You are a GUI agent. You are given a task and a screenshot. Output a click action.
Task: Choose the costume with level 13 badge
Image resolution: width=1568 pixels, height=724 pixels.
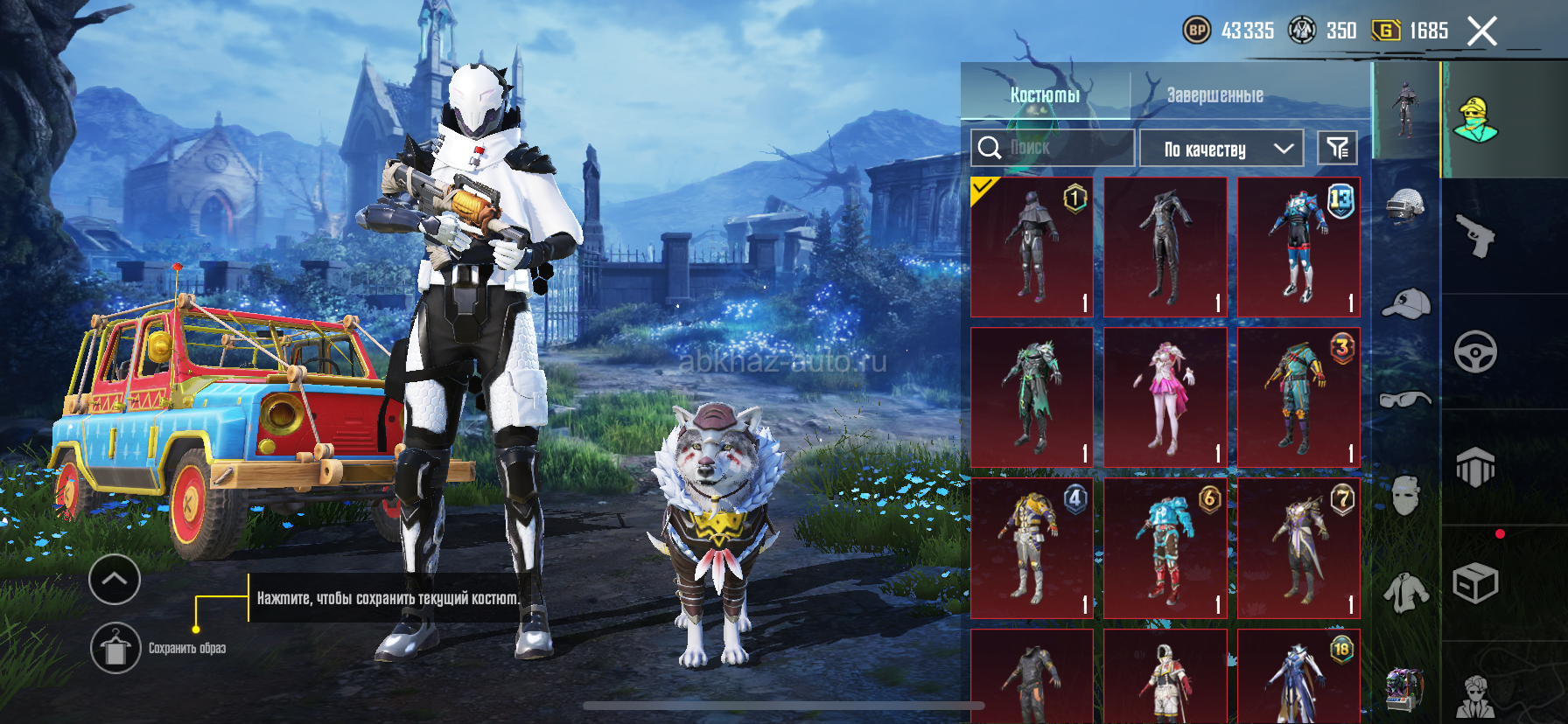[x=1298, y=247]
